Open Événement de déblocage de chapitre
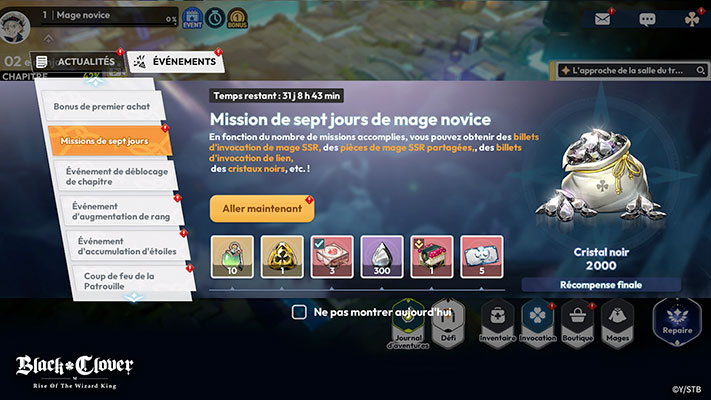This screenshot has height=400, width=711. [114, 174]
